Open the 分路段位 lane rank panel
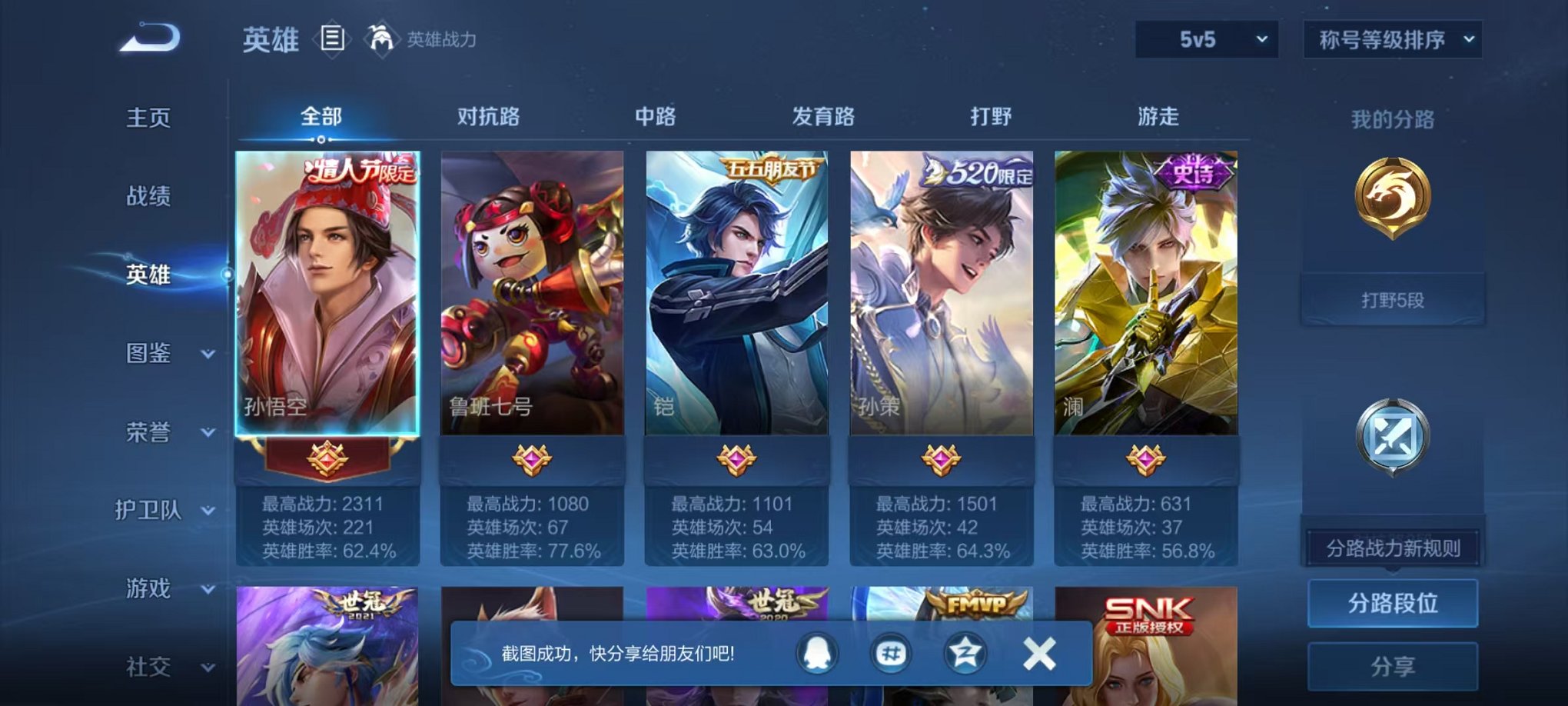 tap(1393, 602)
